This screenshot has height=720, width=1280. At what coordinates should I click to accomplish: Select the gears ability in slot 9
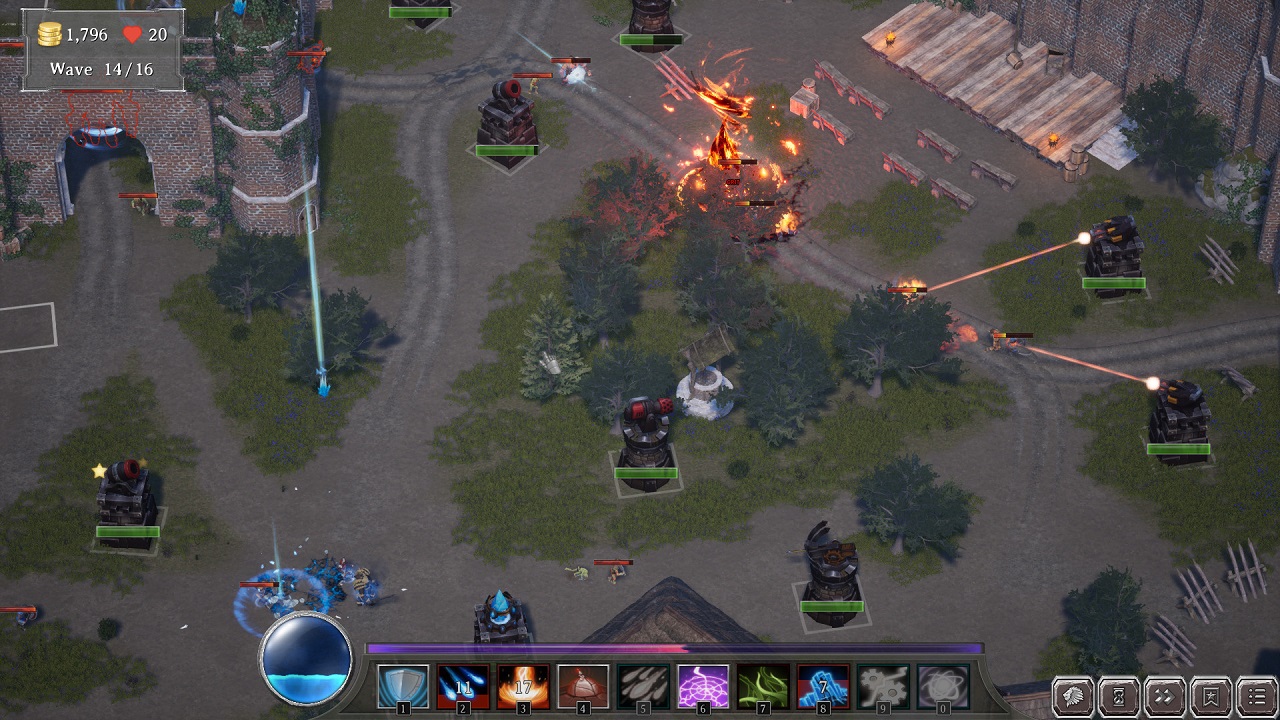[883, 686]
